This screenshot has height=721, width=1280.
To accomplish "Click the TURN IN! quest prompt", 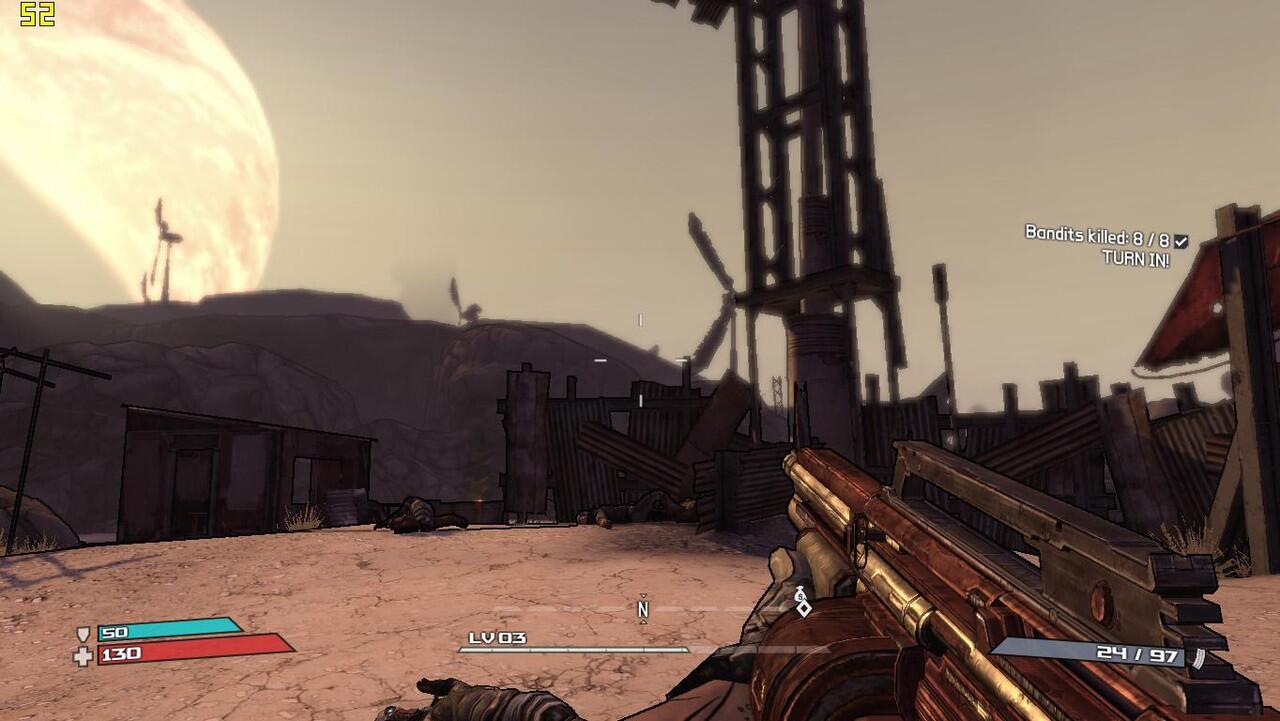I will click(1135, 258).
